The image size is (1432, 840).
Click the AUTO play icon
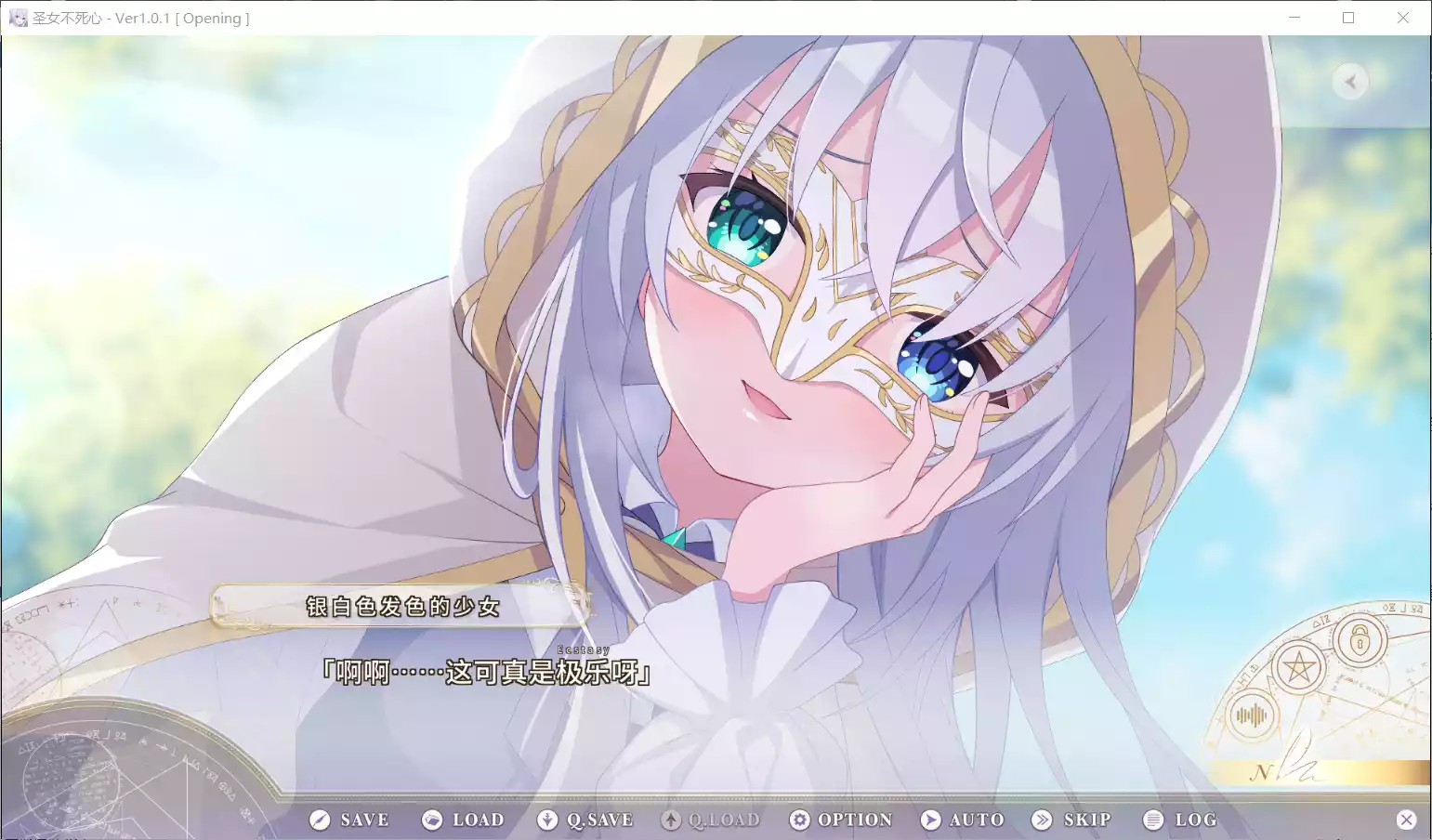click(929, 820)
